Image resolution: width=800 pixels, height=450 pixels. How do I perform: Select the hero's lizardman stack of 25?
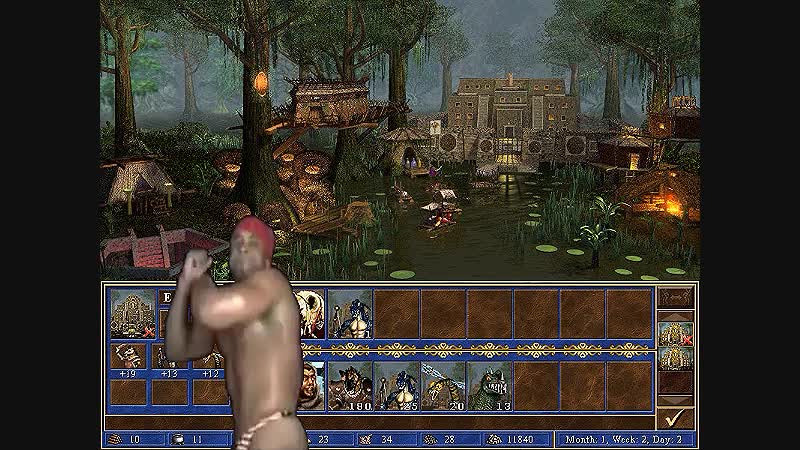coord(396,386)
